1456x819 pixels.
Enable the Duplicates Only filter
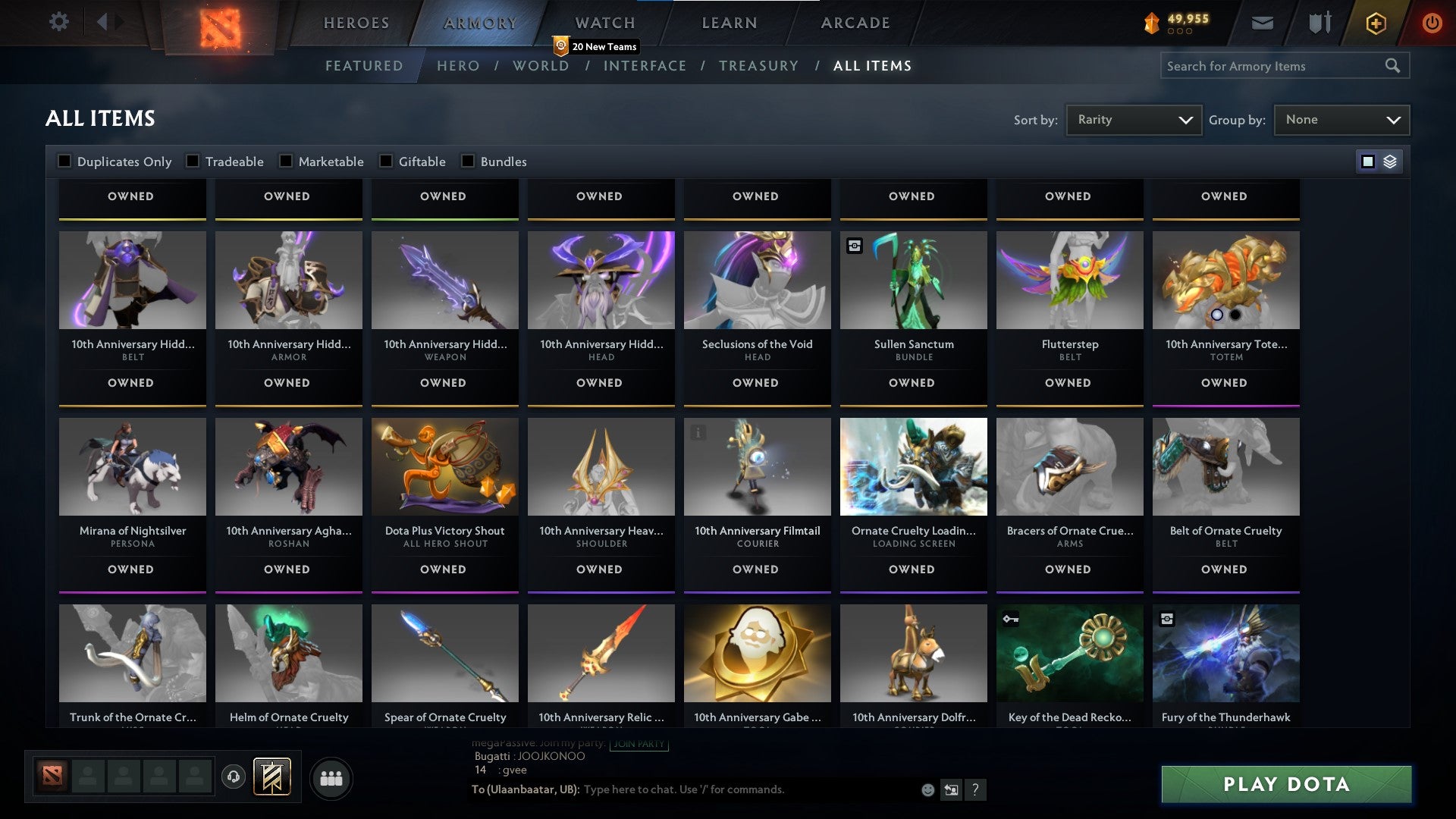64,161
